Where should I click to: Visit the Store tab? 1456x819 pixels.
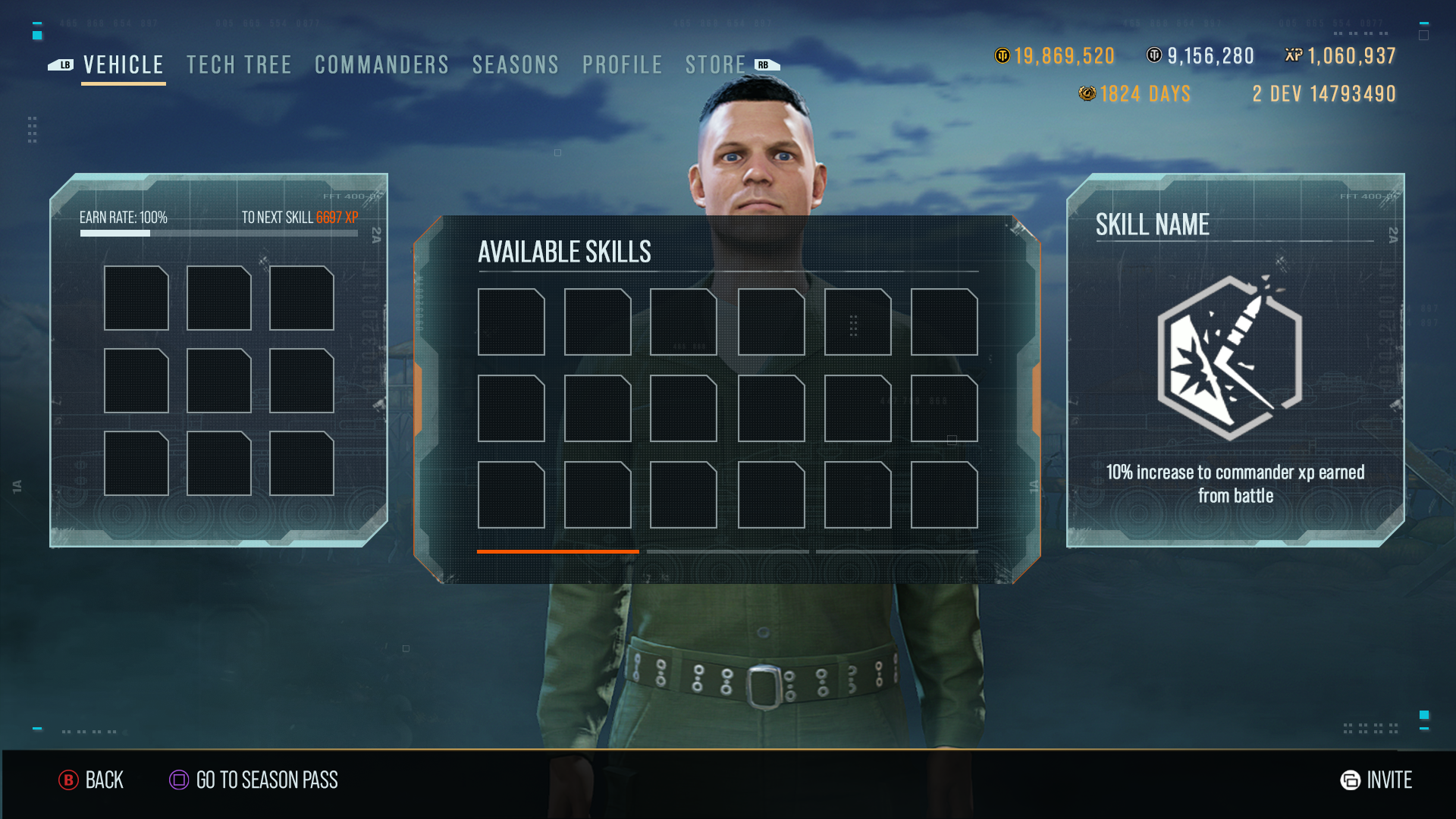click(x=715, y=65)
